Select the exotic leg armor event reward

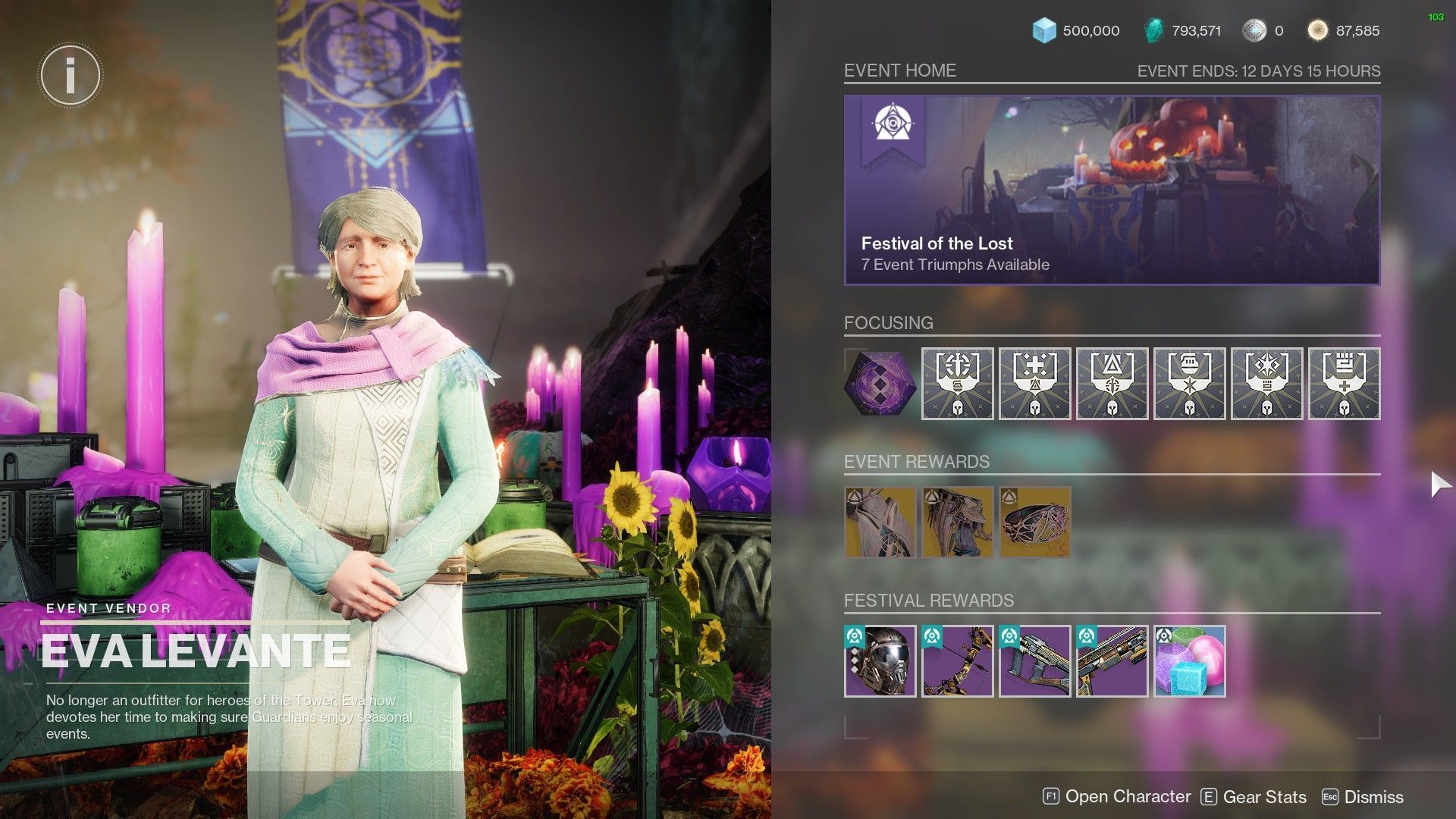957,522
